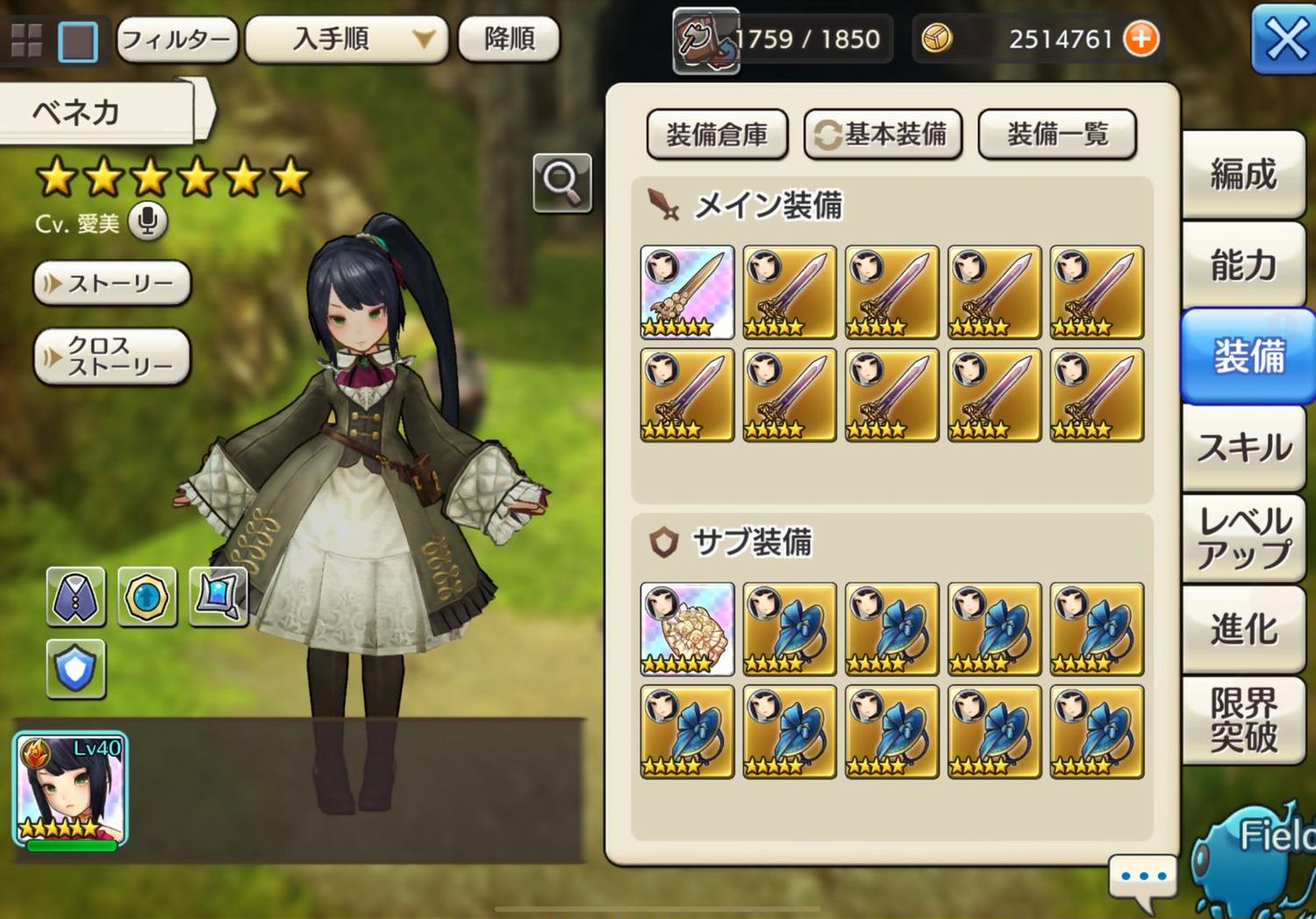
Task: Open the 限界突破 limit break tab
Action: (x=1243, y=720)
